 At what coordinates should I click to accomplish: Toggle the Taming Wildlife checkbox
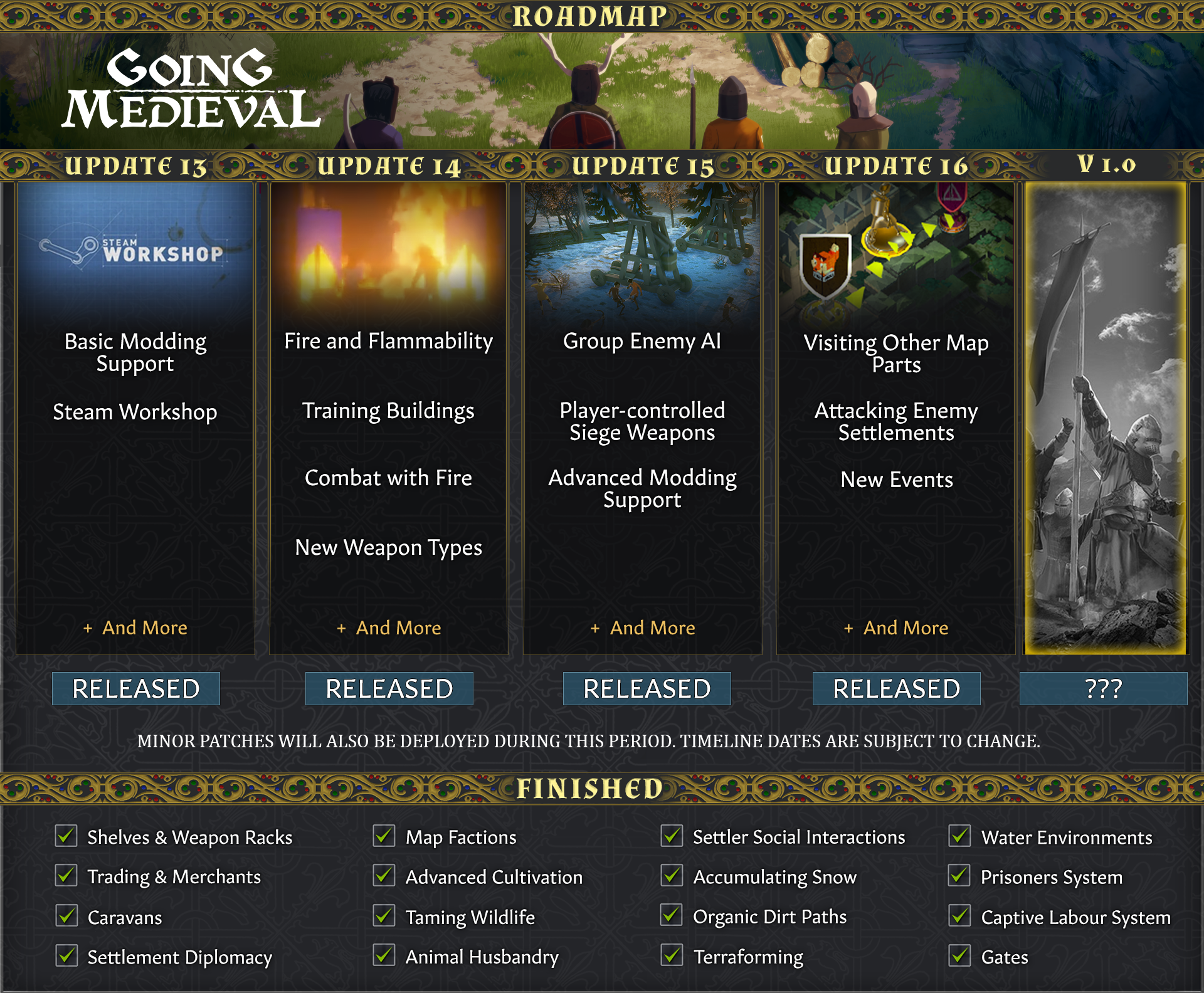point(384,916)
